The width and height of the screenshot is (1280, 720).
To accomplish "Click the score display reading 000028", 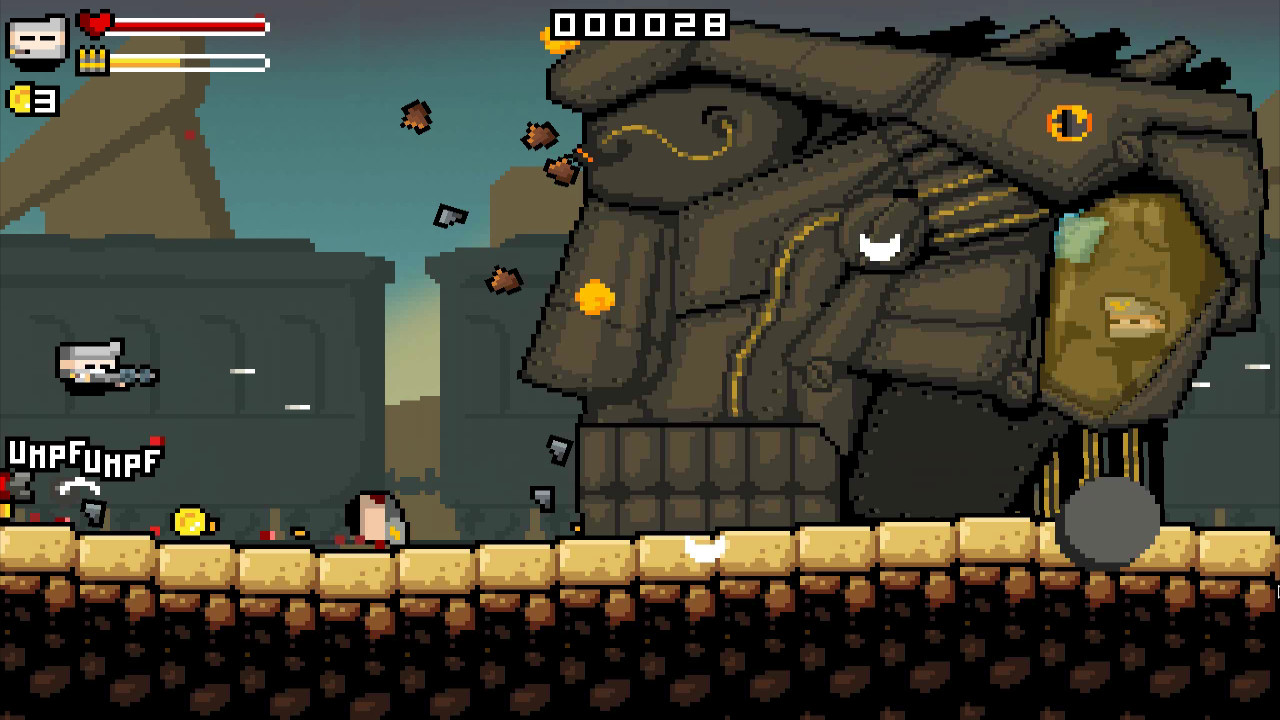I will click(640, 25).
